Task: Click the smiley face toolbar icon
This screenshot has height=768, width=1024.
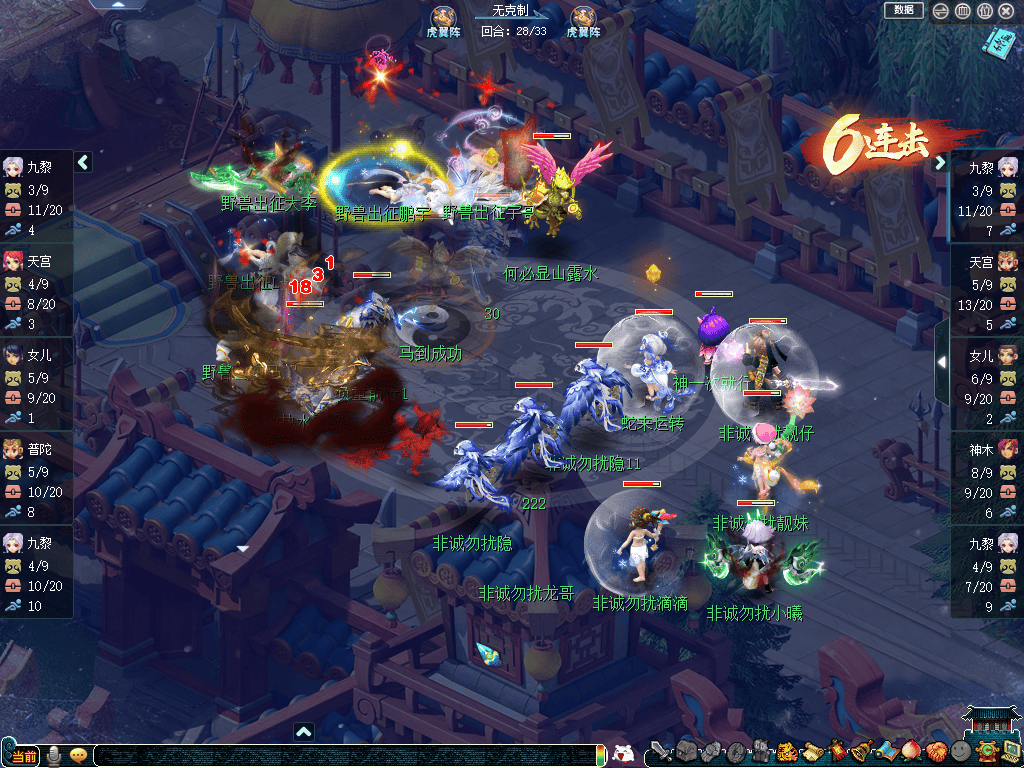Action: [960, 752]
